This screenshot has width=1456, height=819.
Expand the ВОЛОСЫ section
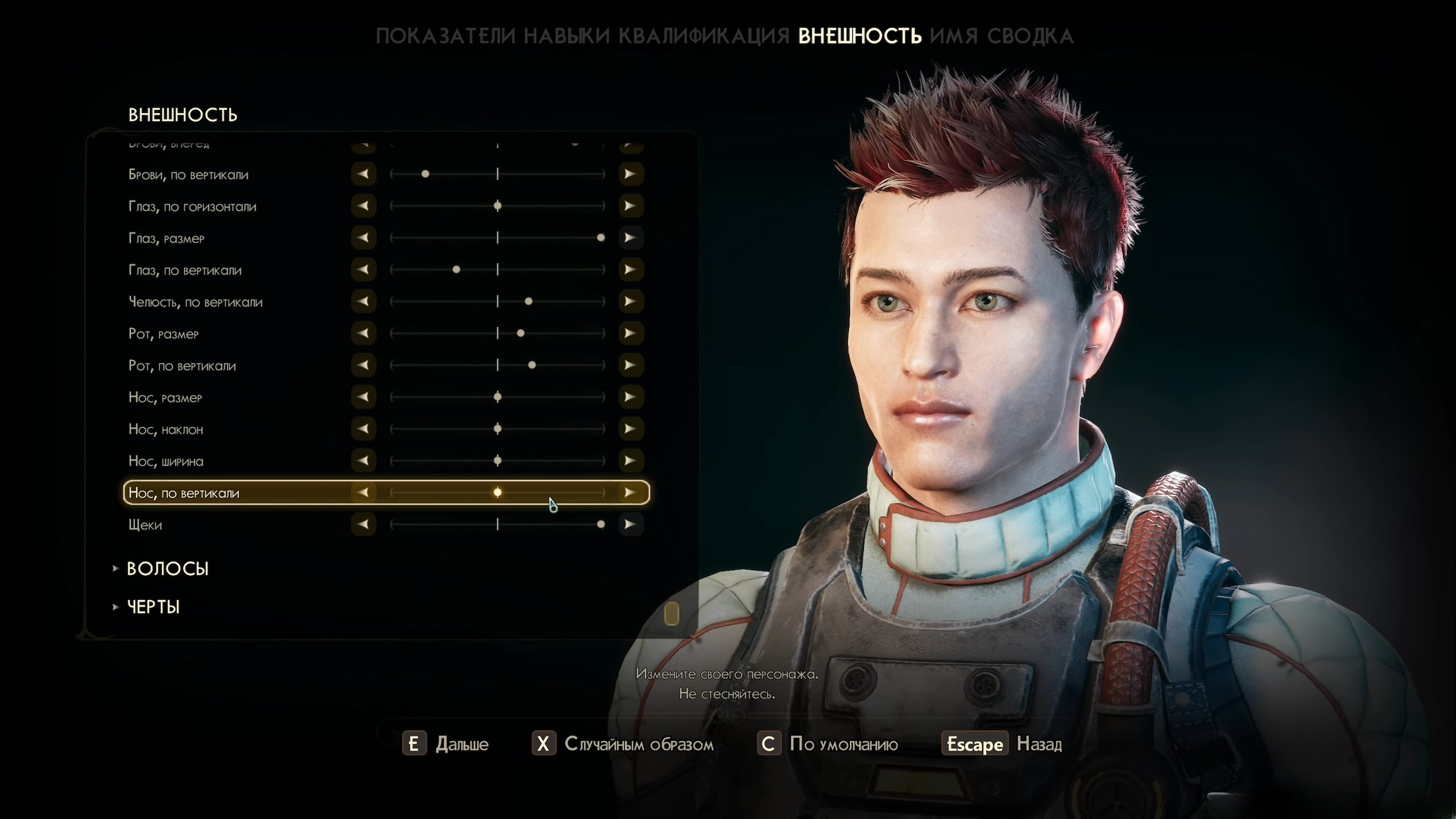click(x=167, y=569)
